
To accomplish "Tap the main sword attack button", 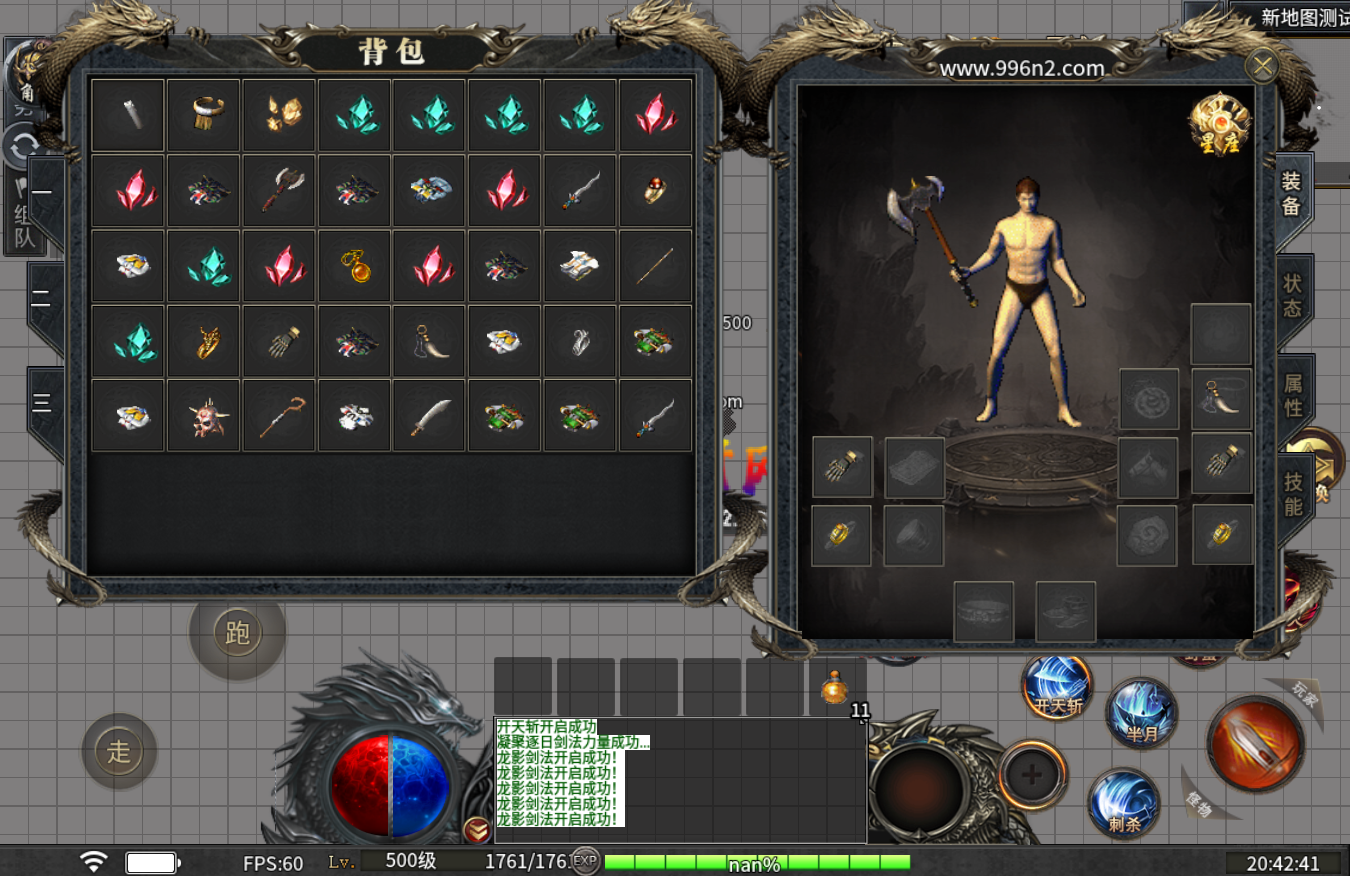I will pos(1254,744).
